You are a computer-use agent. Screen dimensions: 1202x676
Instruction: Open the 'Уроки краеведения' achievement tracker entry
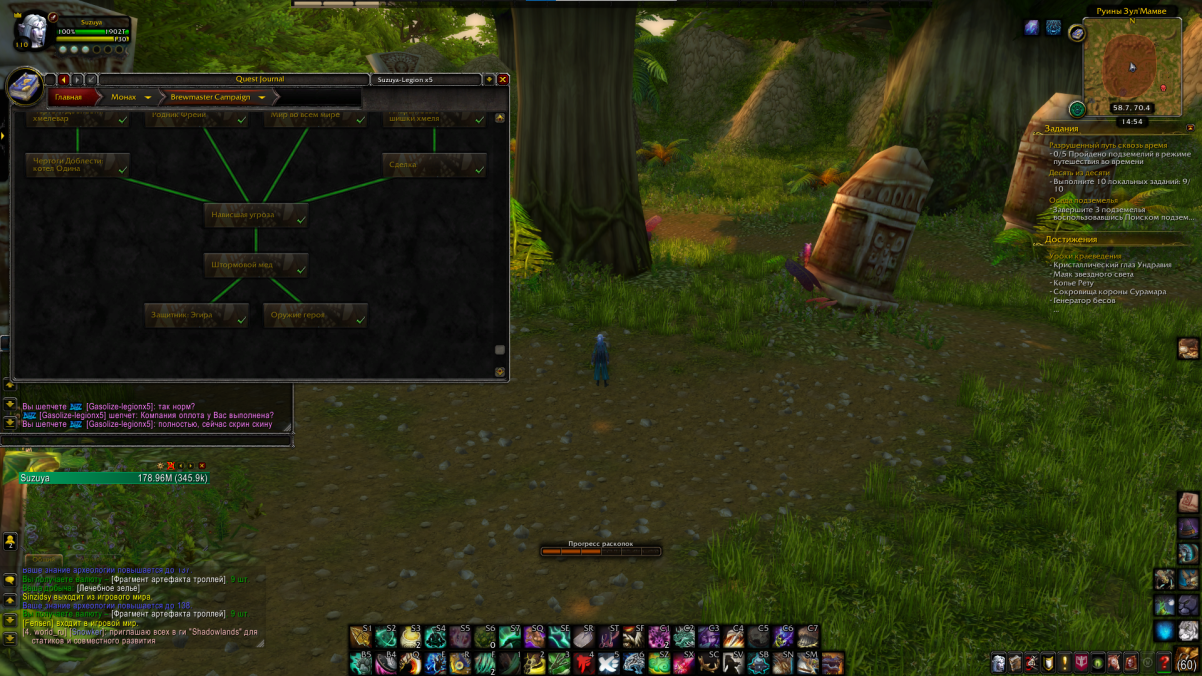[1085, 256]
